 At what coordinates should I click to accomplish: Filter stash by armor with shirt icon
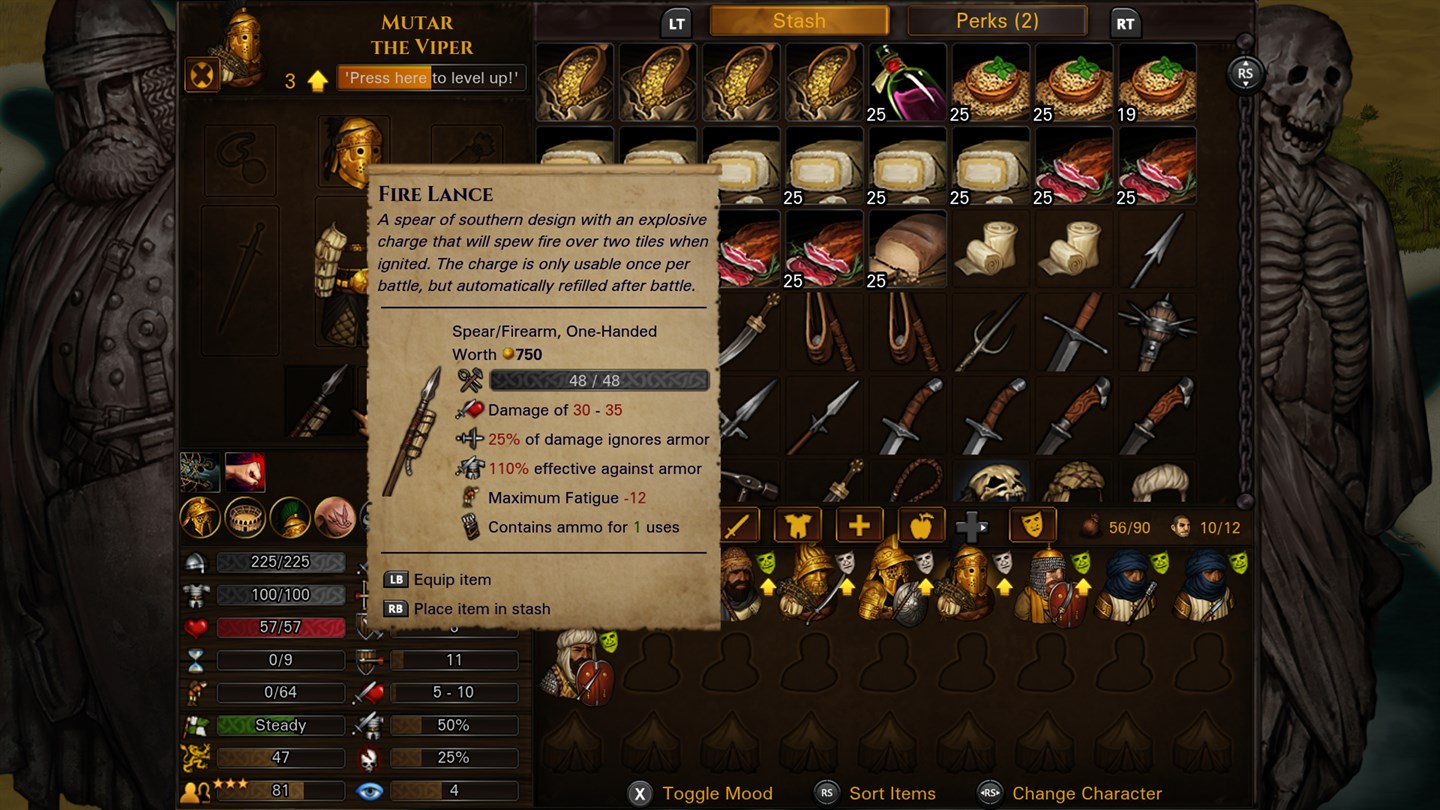797,526
